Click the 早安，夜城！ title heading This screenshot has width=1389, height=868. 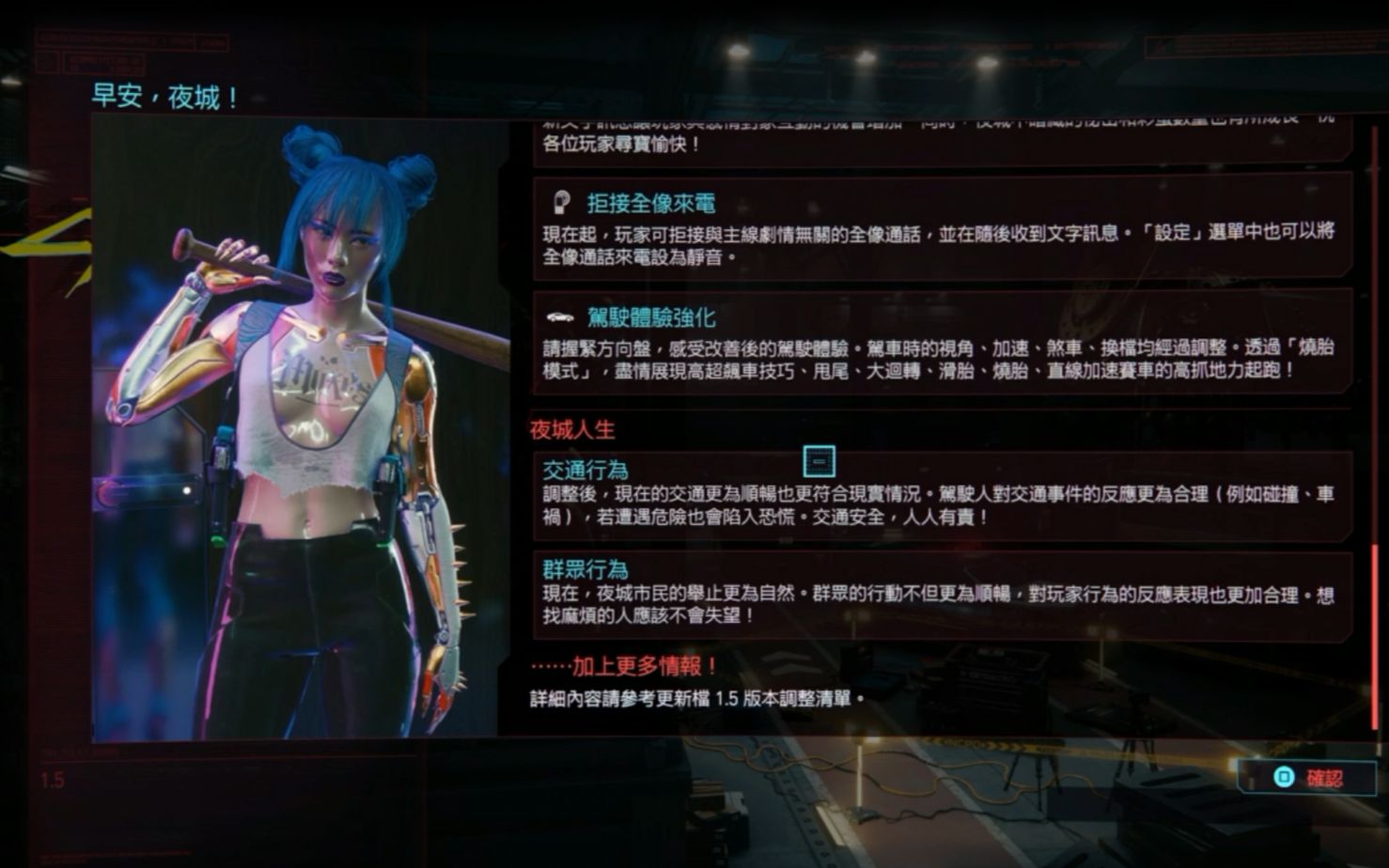[163, 95]
